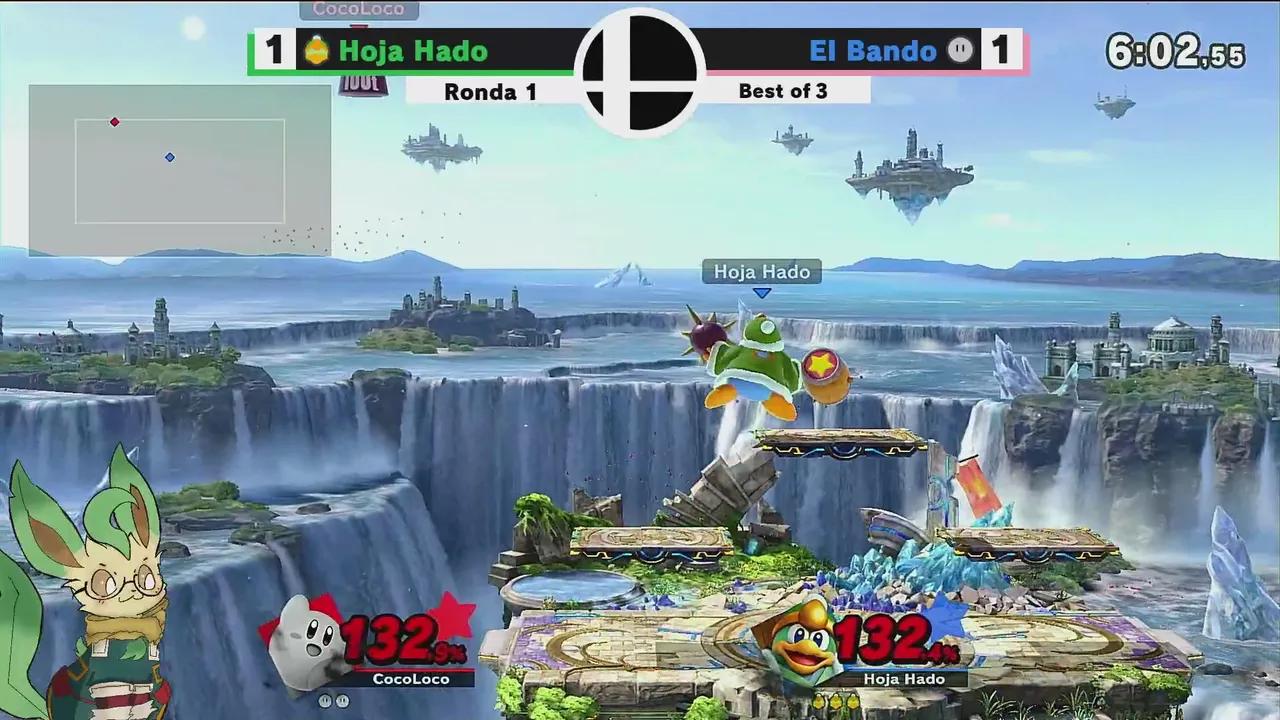Select the El Bando name on the scoreboard
Screen dimensions: 1280x720
pos(872,51)
